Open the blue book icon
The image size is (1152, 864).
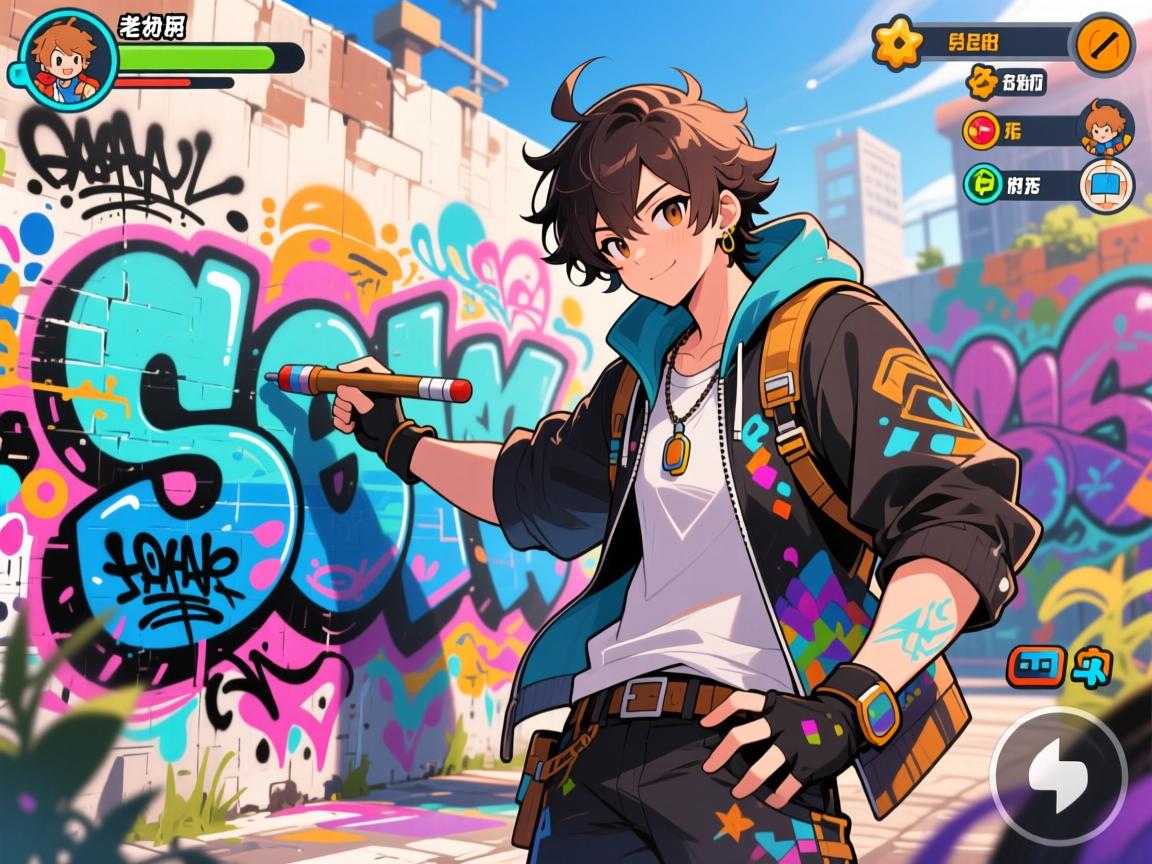(x=1106, y=186)
